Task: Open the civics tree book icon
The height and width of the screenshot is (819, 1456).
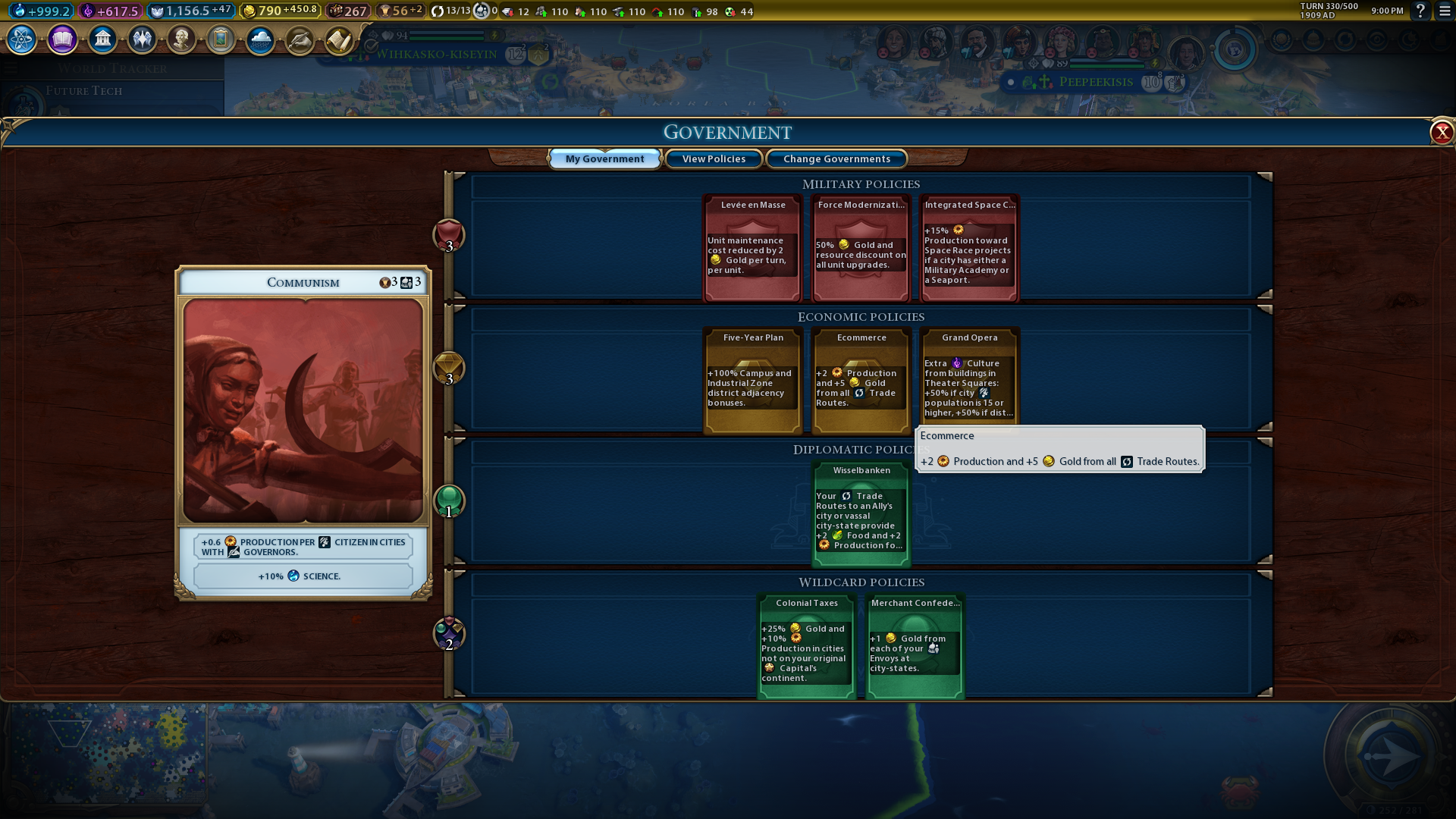Action: 62,39
